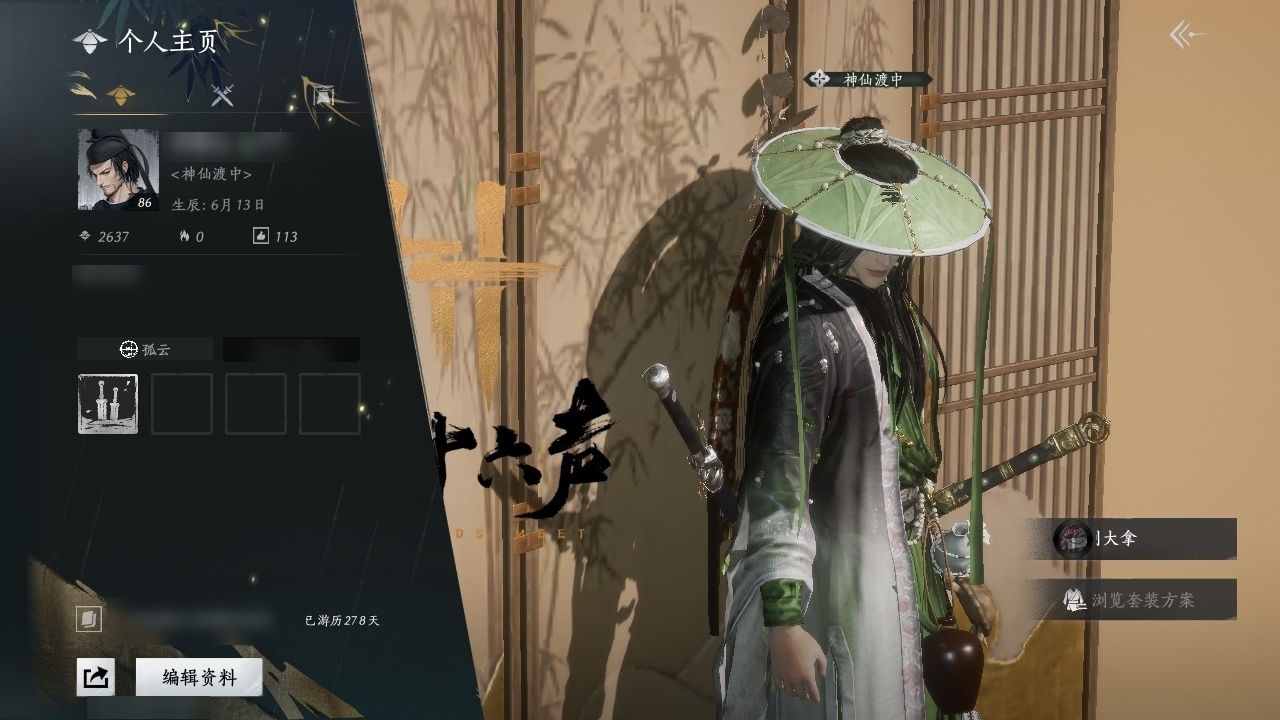Choose the 孤云 sect label
Image resolution: width=1280 pixels, height=720 pixels.
coord(145,349)
